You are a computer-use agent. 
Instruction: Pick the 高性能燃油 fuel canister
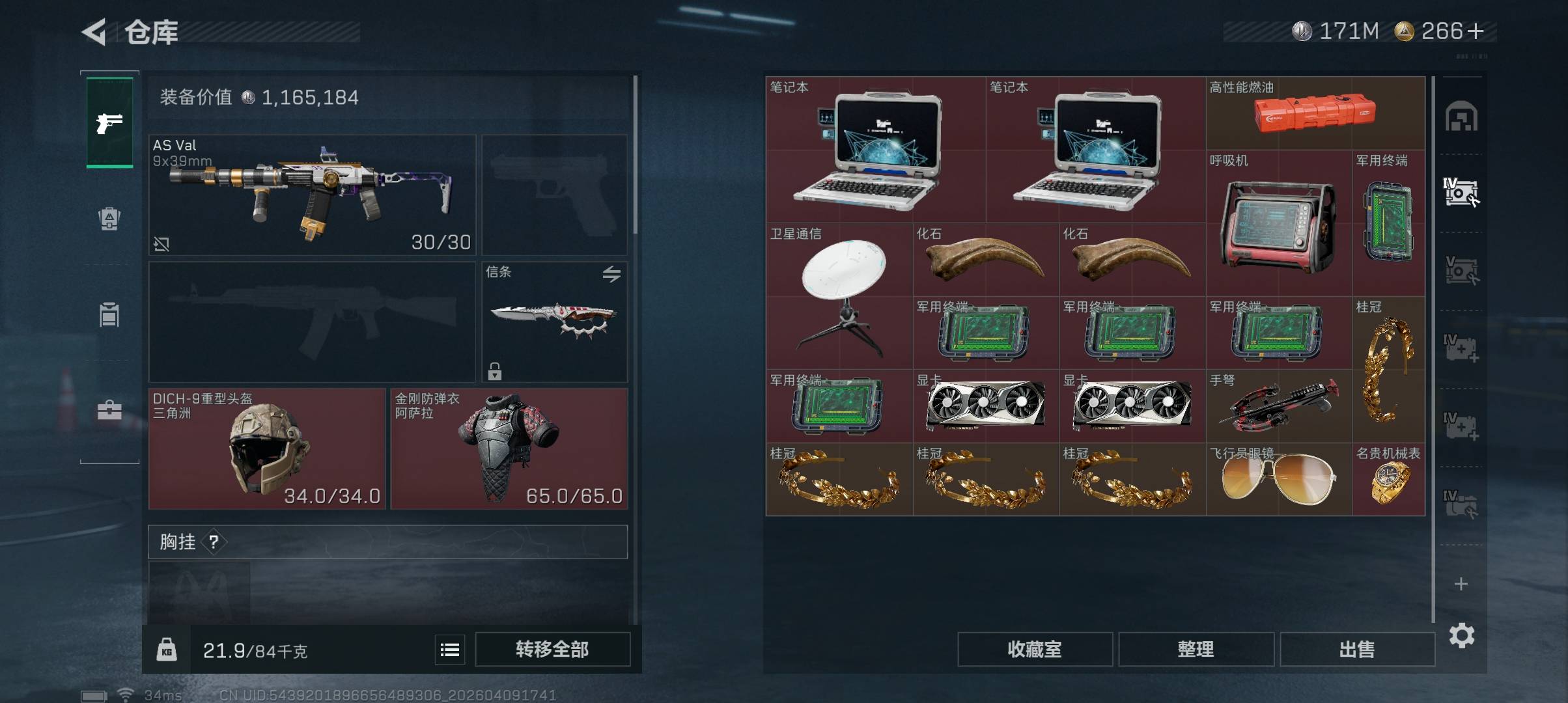pos(1315,113)
